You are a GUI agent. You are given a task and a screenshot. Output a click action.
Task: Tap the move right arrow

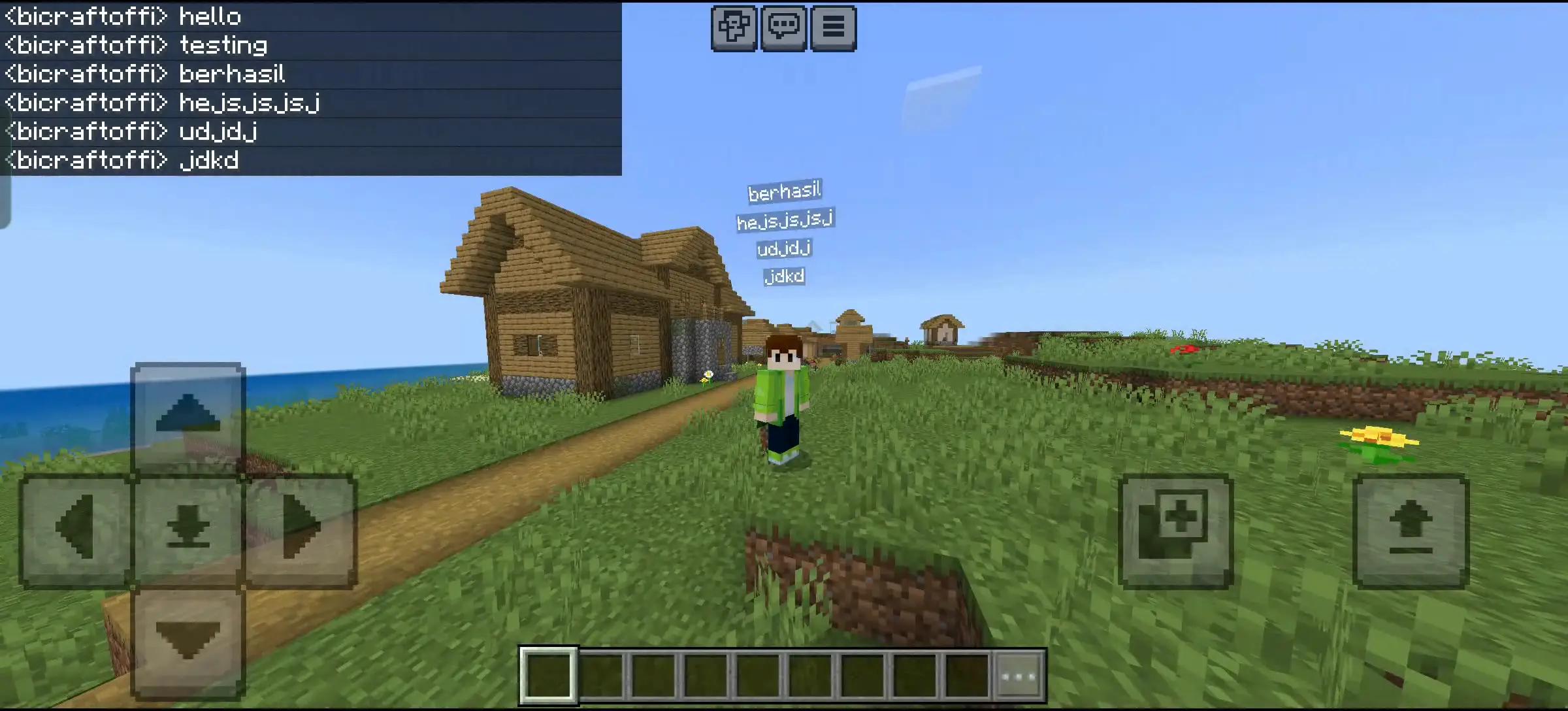301,529
